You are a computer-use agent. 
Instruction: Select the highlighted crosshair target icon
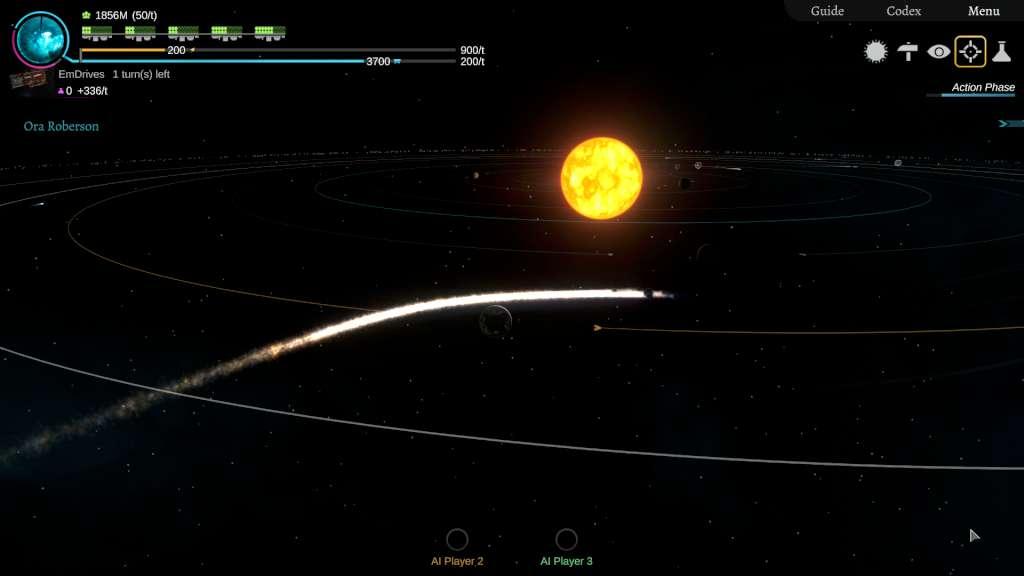click(970, 52)
